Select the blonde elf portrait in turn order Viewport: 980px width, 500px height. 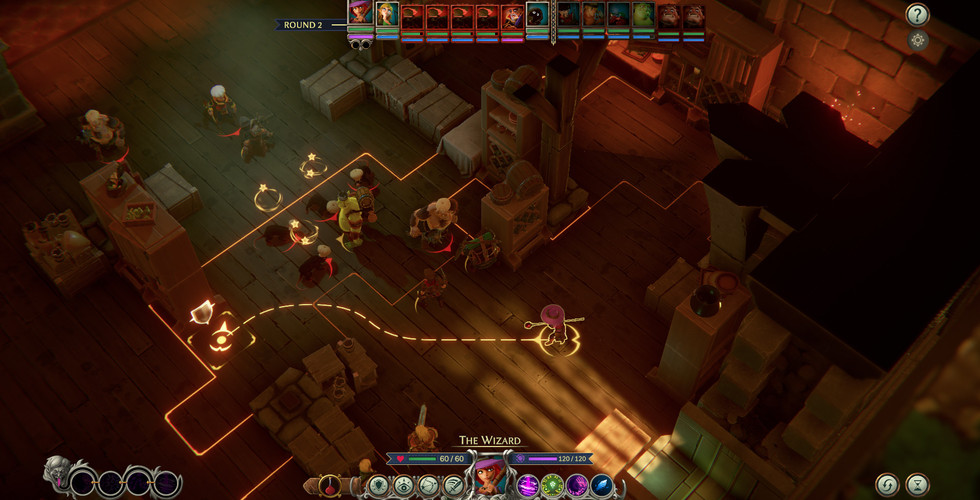[387, 15]
